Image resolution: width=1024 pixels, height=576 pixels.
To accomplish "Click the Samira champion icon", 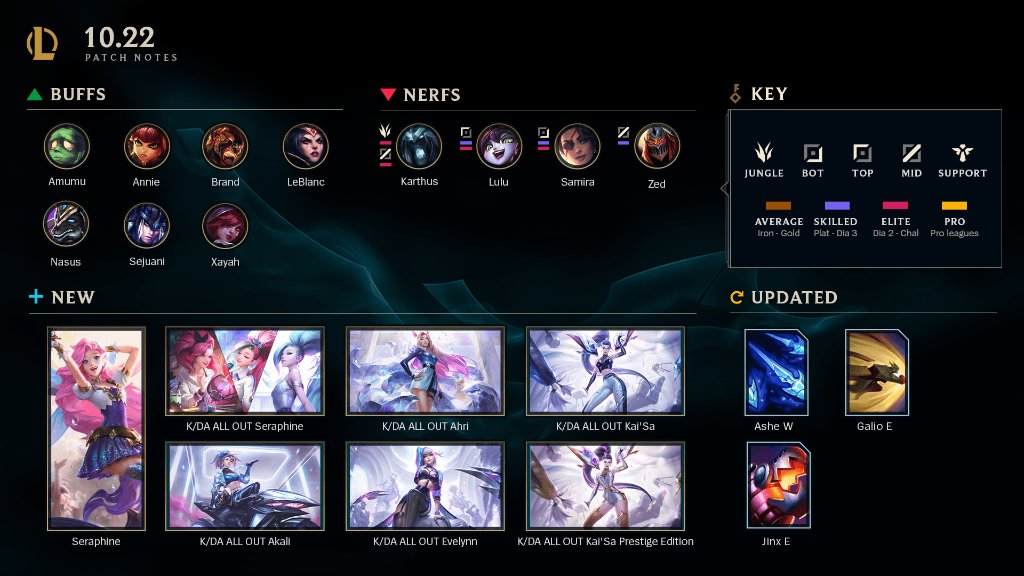I will pos(578,146).
